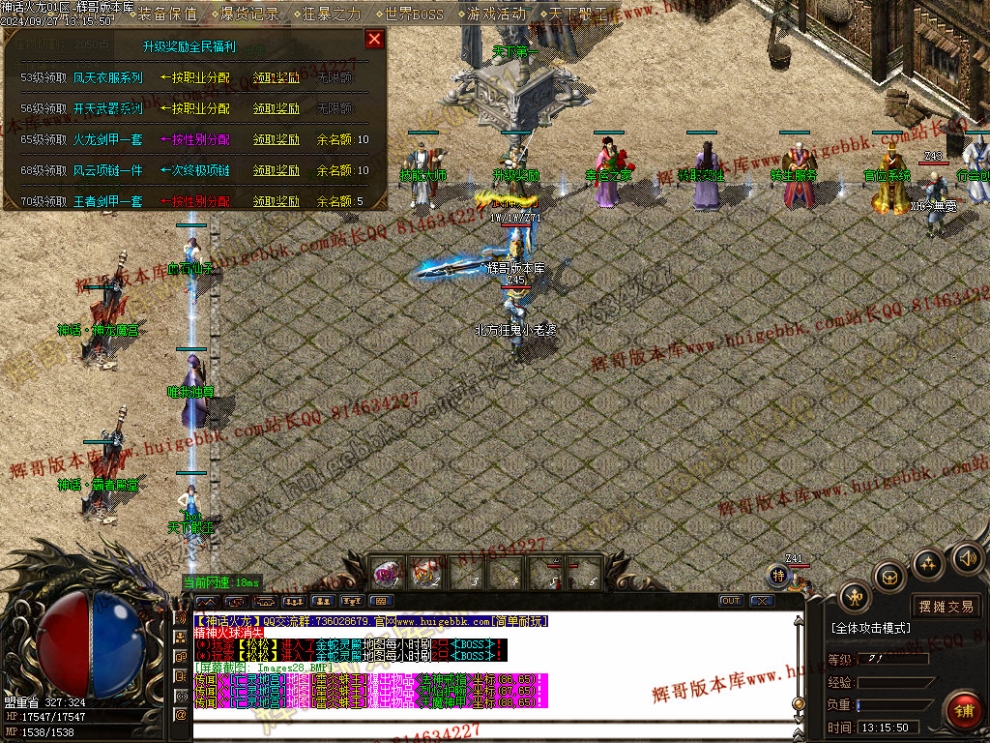This screenshot has height=743, width=990.
Task: Click the chat text input field
Action: pyautogui.click(x=495, y=729)
